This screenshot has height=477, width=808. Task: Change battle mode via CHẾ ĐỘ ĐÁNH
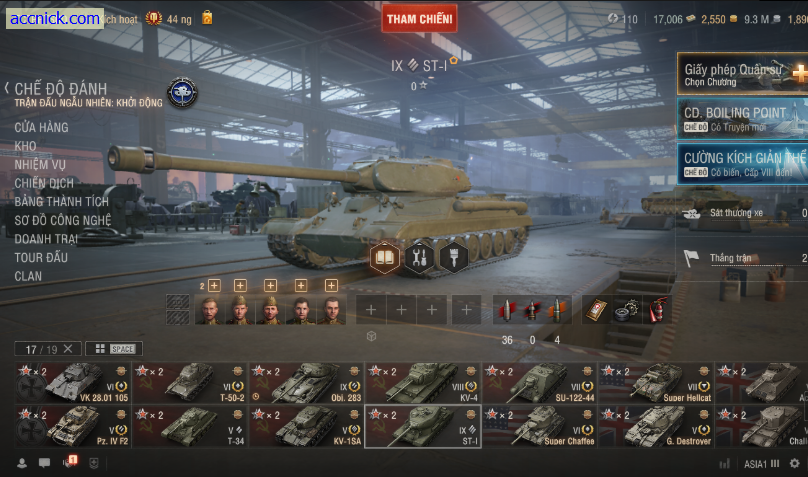coord(60,89)
